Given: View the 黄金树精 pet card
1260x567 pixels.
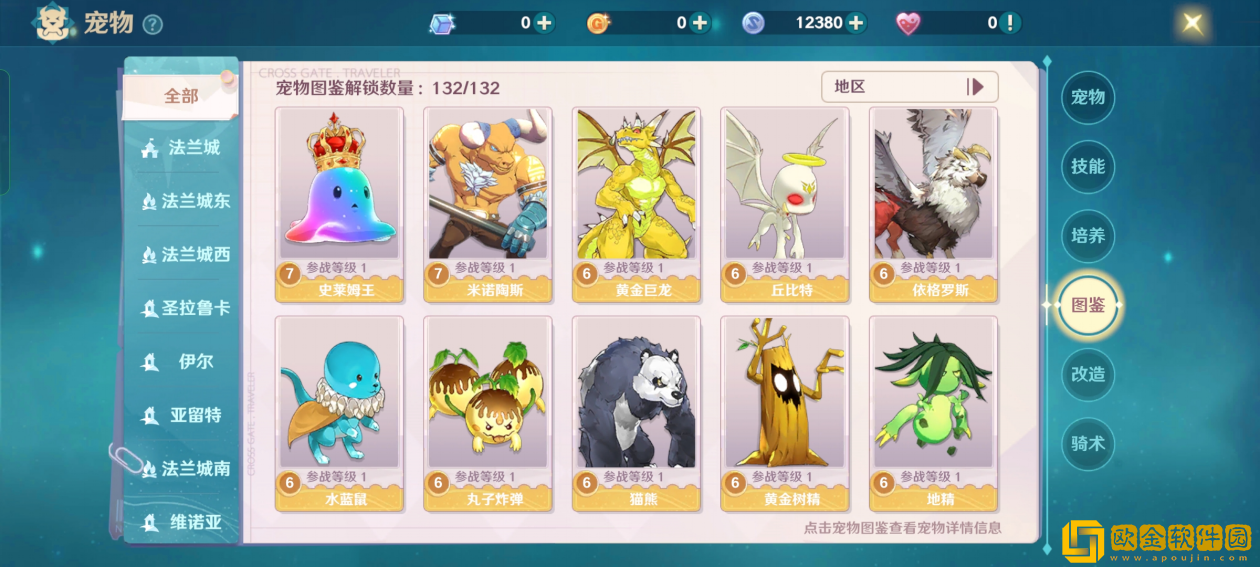Looking at the screenshot, I should [x=784, y=412].
